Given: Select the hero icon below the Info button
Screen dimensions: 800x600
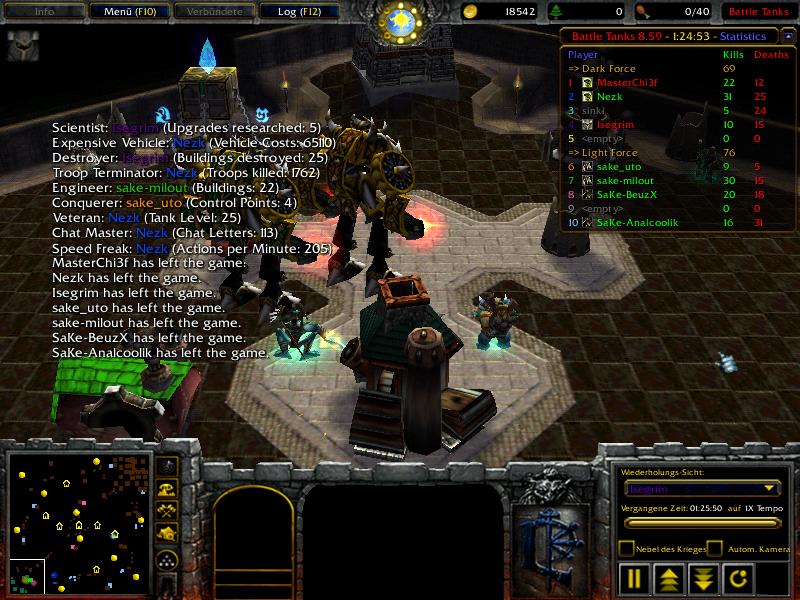Looking at the screenshot, I should point(23,46).
